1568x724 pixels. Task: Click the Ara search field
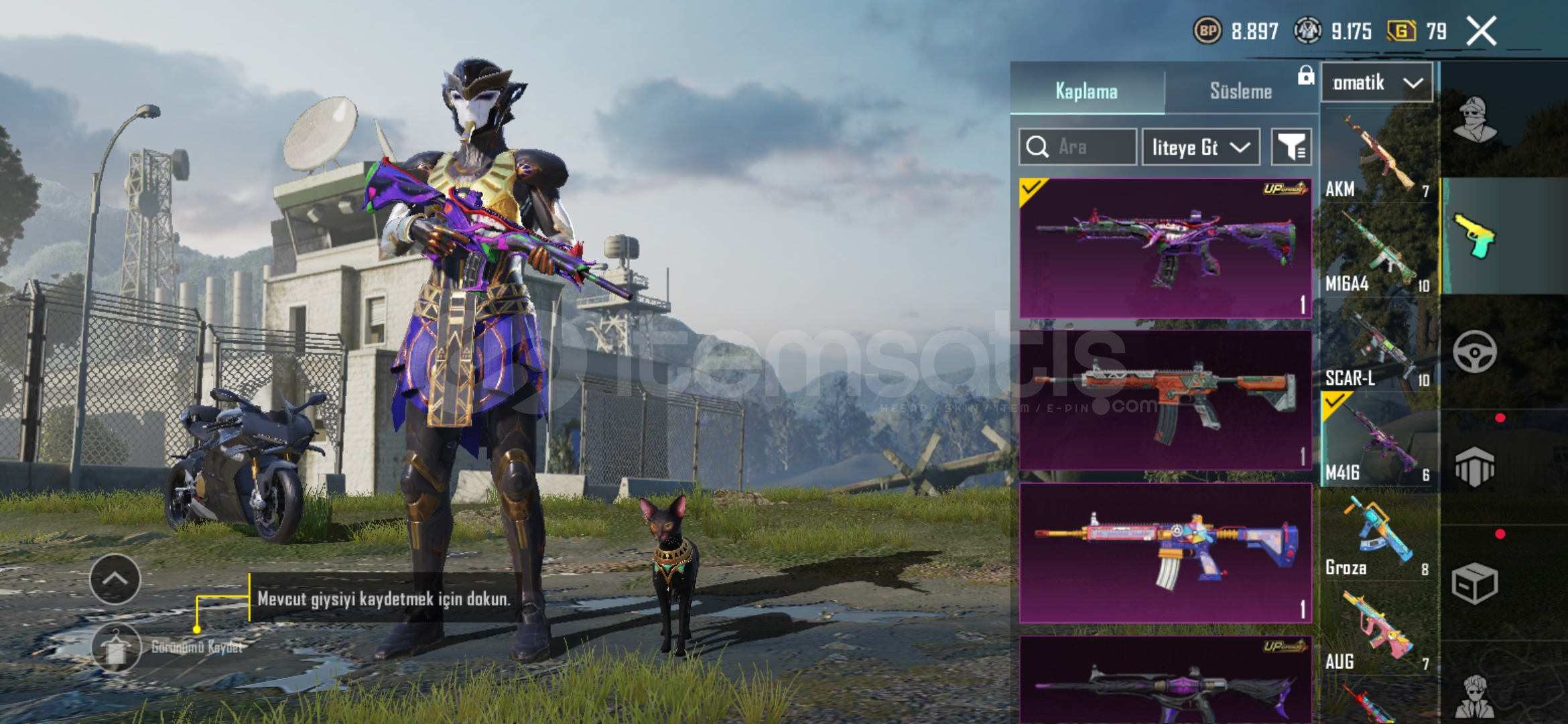[x=1077, y=147]
